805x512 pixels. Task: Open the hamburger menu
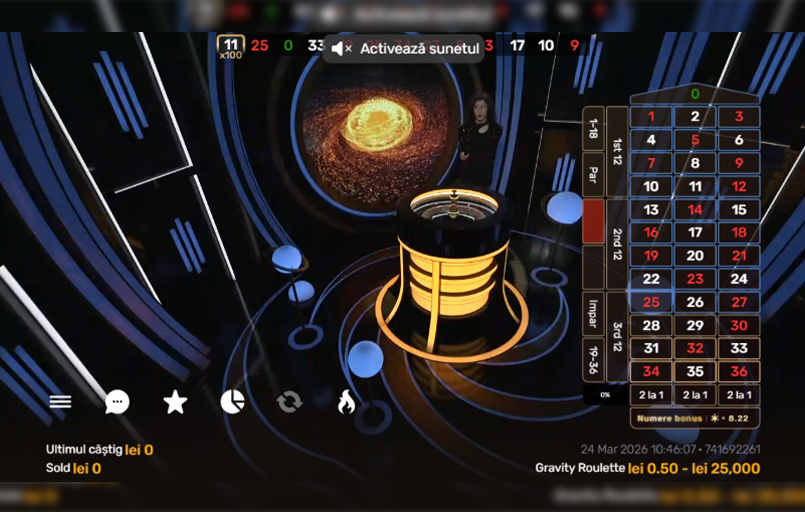pos(61,402)
